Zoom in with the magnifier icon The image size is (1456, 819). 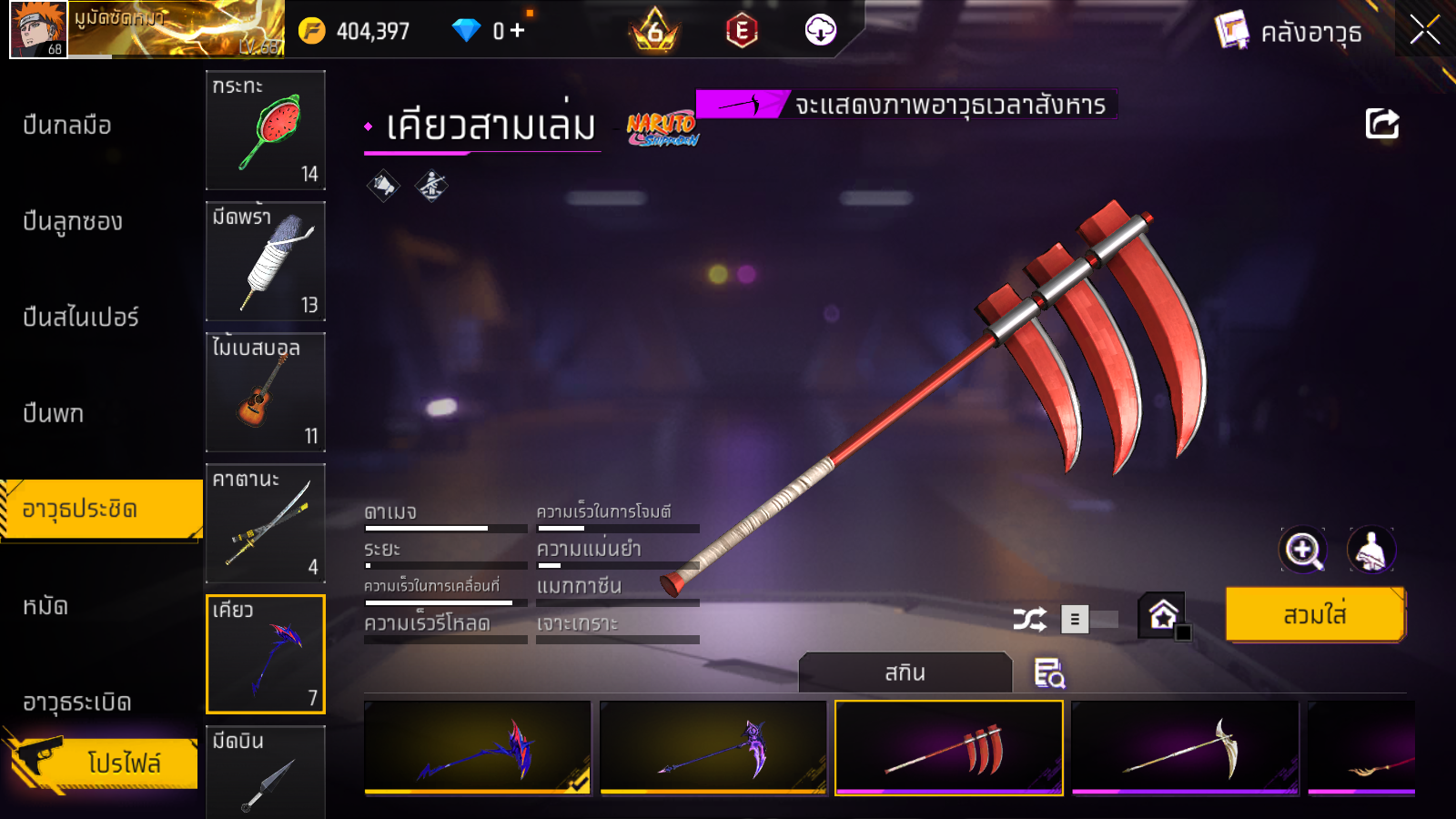[1303, 550]
